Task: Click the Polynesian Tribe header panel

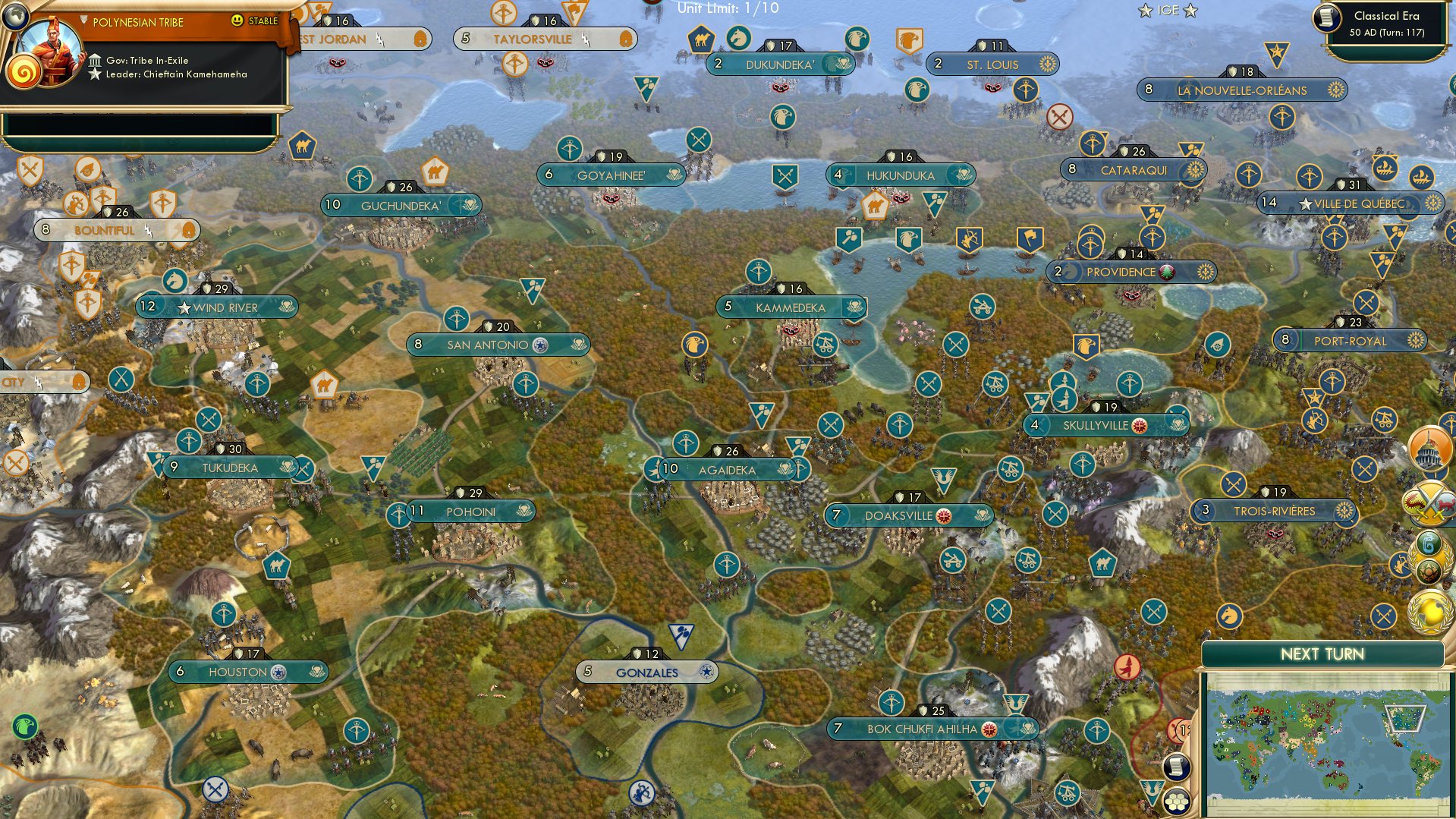Action: pos(137,22)
